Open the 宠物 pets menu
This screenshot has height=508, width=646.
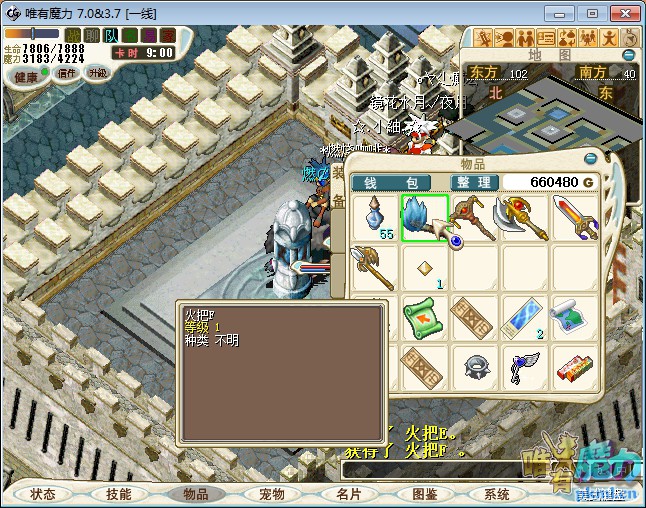tap(272, 494)
